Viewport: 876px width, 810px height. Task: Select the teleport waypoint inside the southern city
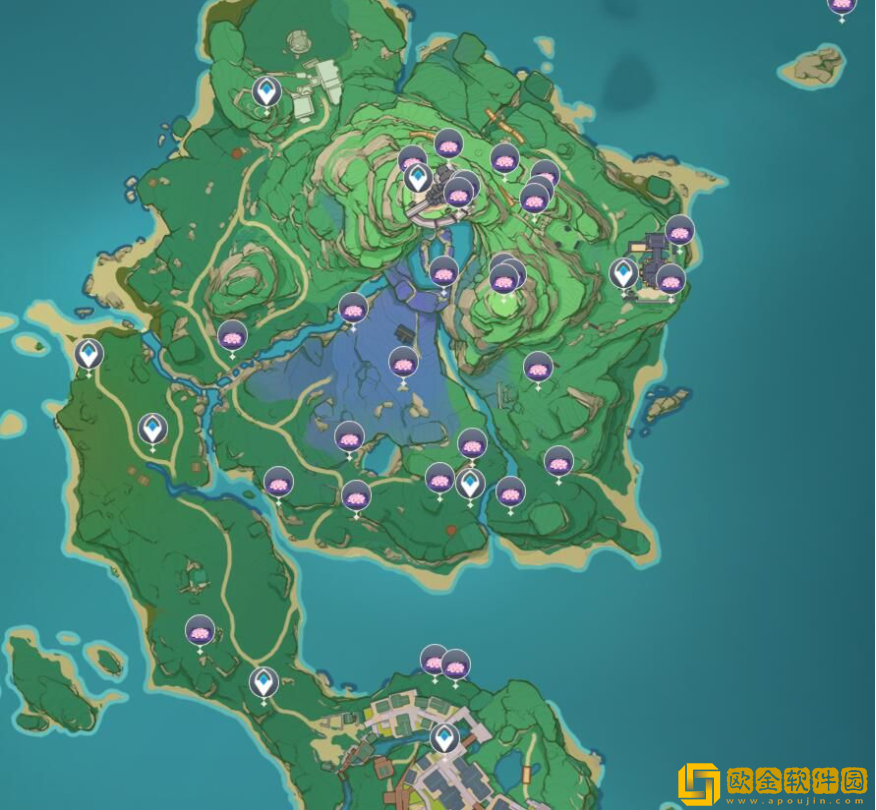click(x=445, y=739)
